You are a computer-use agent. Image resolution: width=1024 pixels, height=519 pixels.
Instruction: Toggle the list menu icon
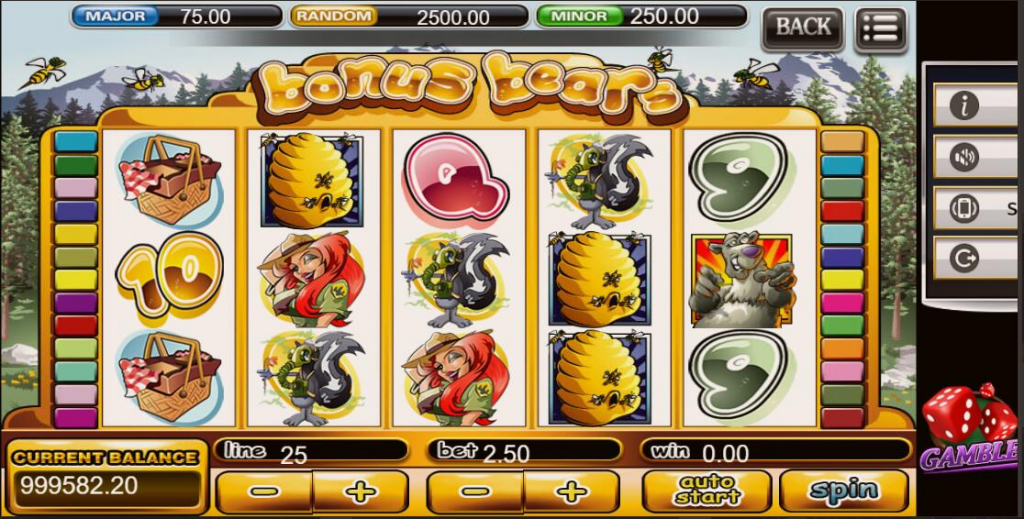881,28
